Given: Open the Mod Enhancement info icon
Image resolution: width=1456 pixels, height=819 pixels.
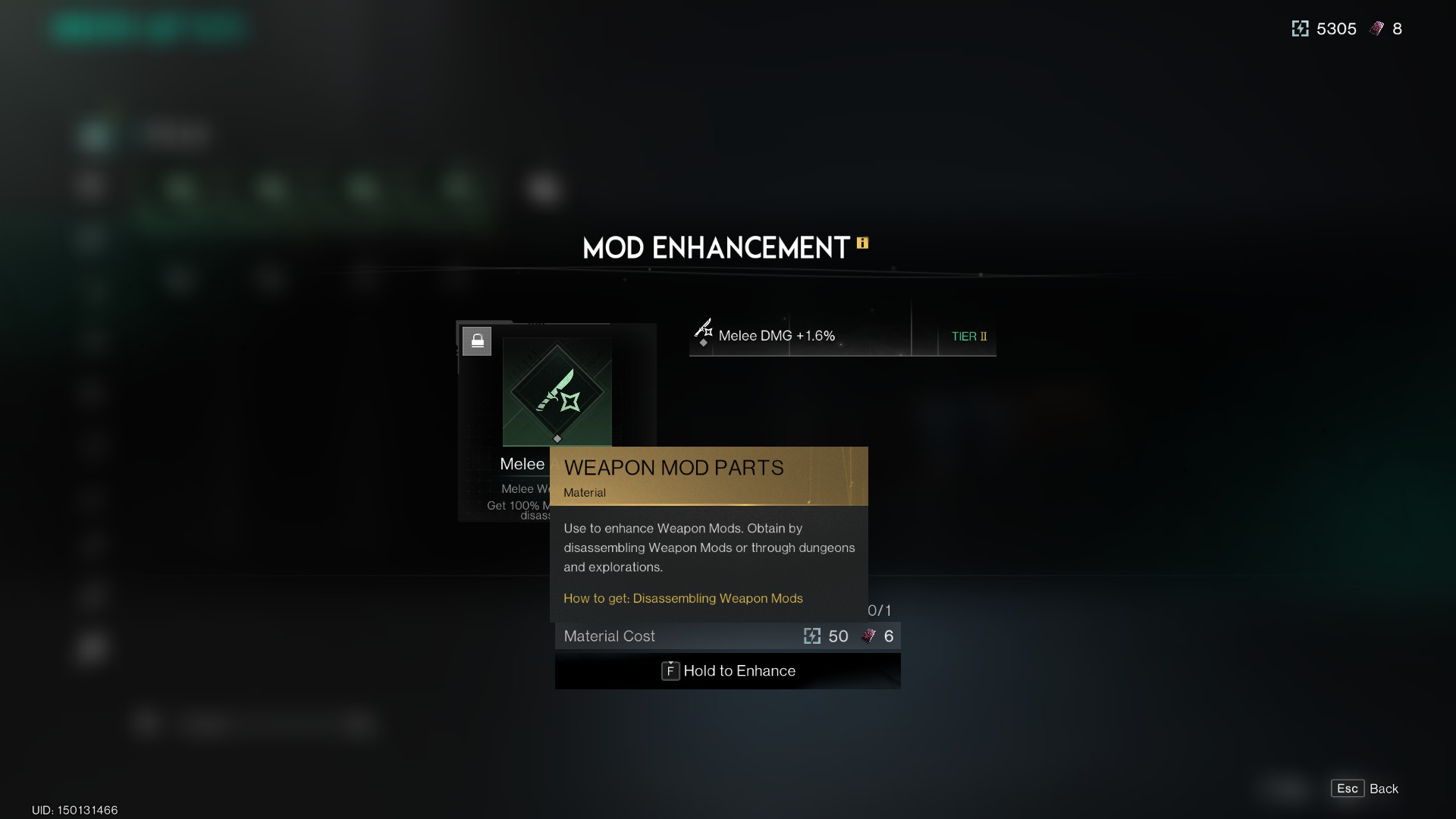Looking at the screenshot, I should [863, 244].
